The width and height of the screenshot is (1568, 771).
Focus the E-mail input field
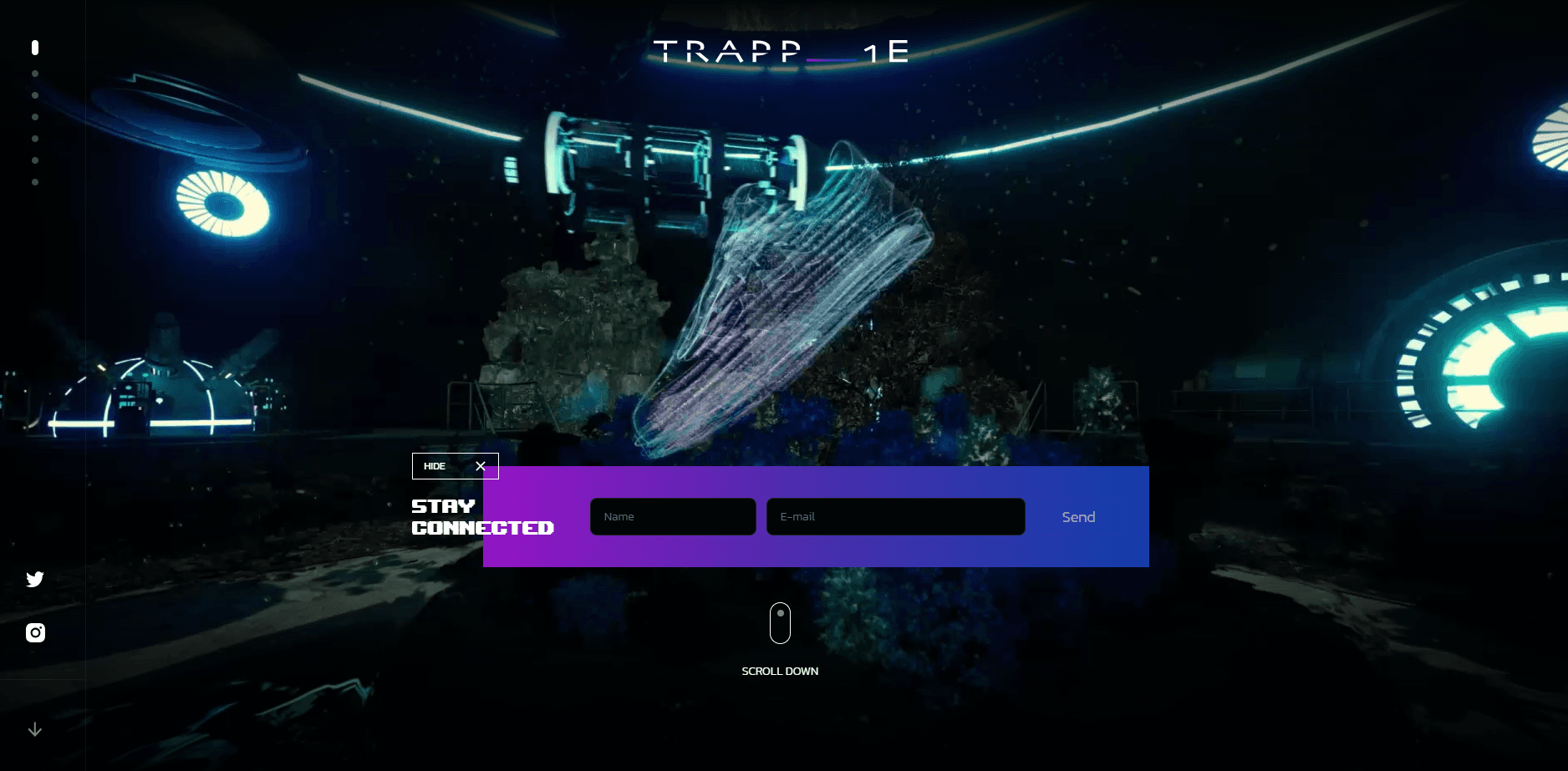tap(895, 517)
